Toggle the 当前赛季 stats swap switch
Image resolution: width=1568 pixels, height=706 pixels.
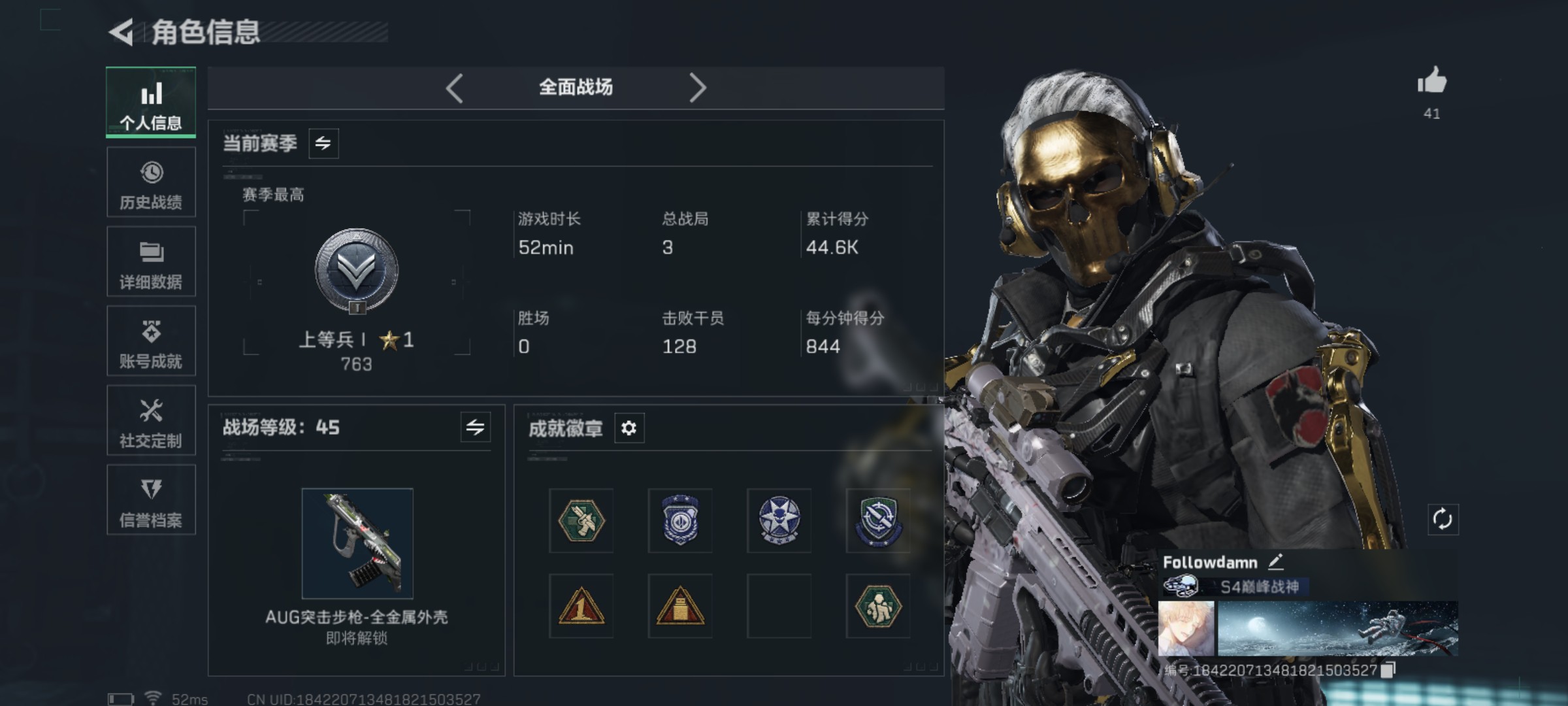tap(325, 144)
